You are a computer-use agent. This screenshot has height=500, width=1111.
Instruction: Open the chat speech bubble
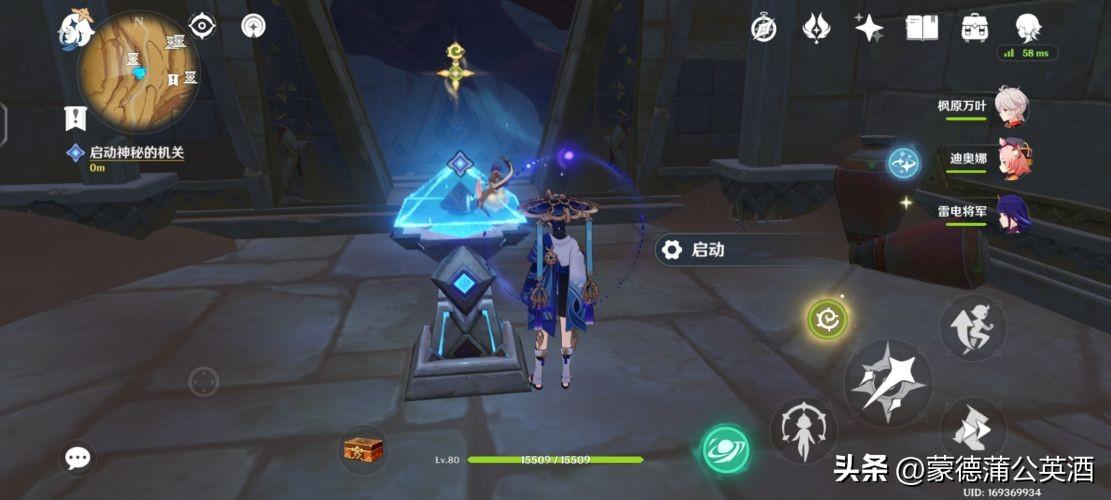click(78, 459)
